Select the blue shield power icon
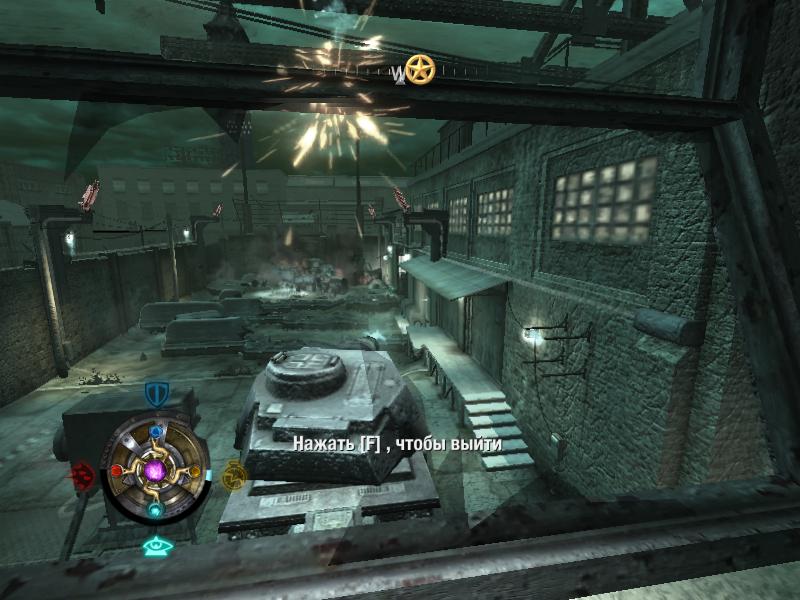Image resolution: width=800 pixels, height=600 pixels. (155, 392)
